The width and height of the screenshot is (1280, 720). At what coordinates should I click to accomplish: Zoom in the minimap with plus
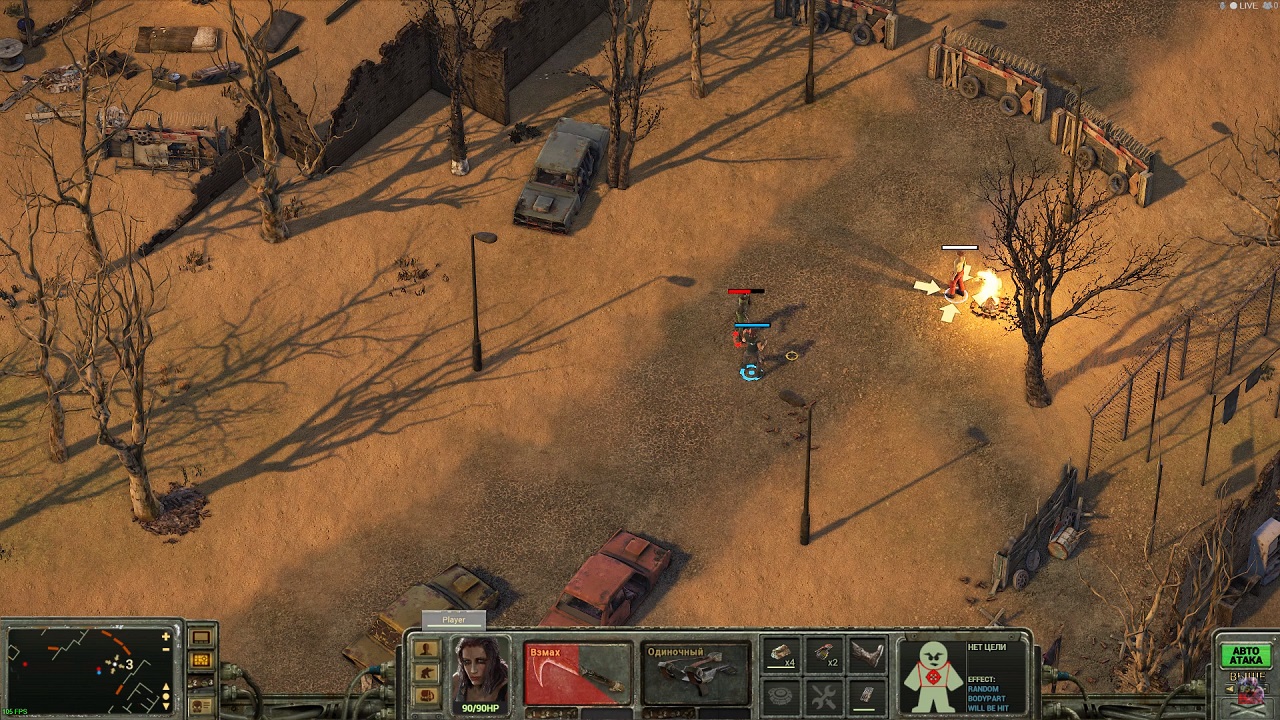[x=166, y=636]
